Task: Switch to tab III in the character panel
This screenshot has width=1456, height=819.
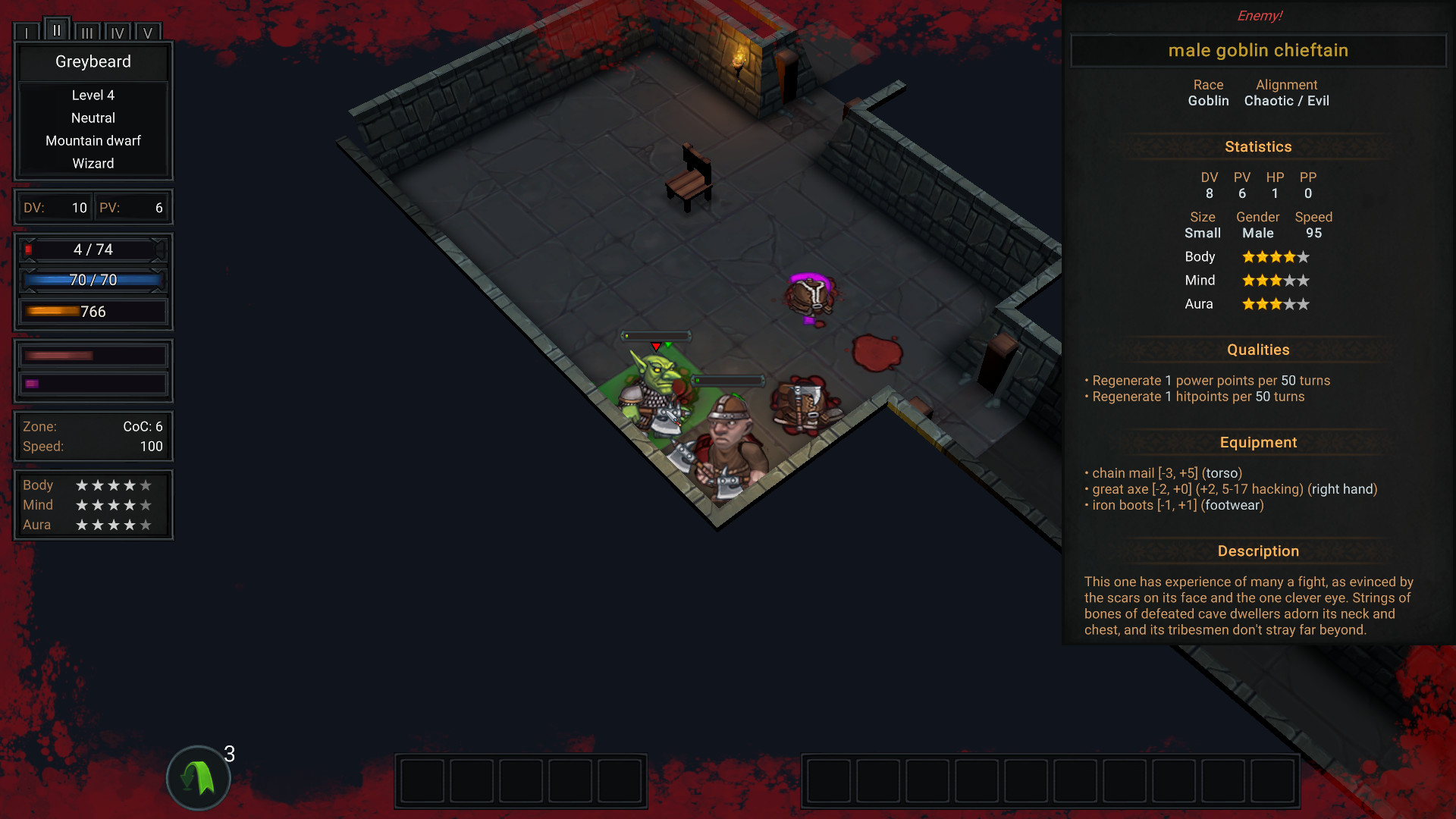Action: (x=87, y=32)
